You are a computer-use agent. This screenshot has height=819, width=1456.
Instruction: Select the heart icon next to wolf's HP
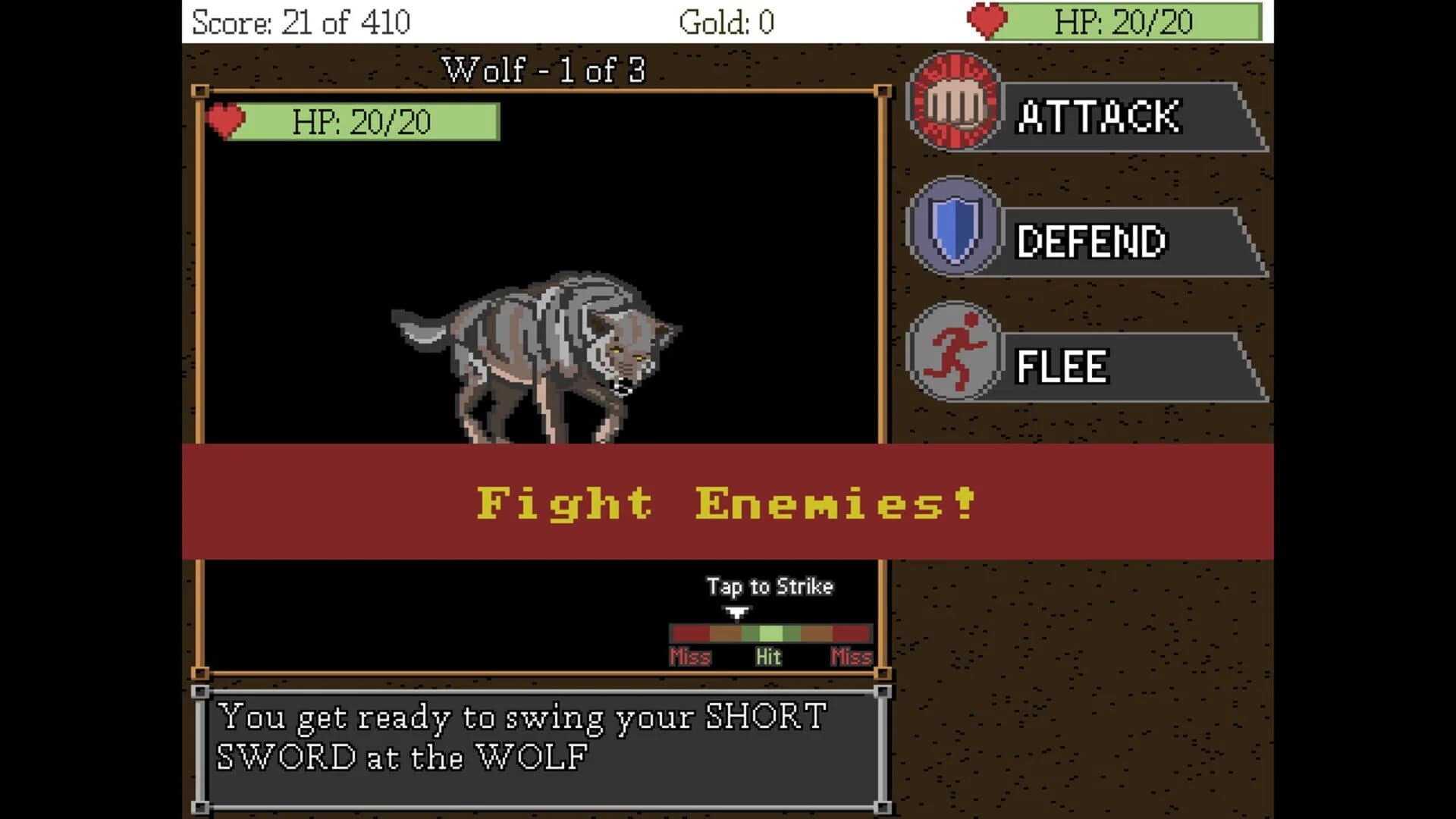coord(227,120)
